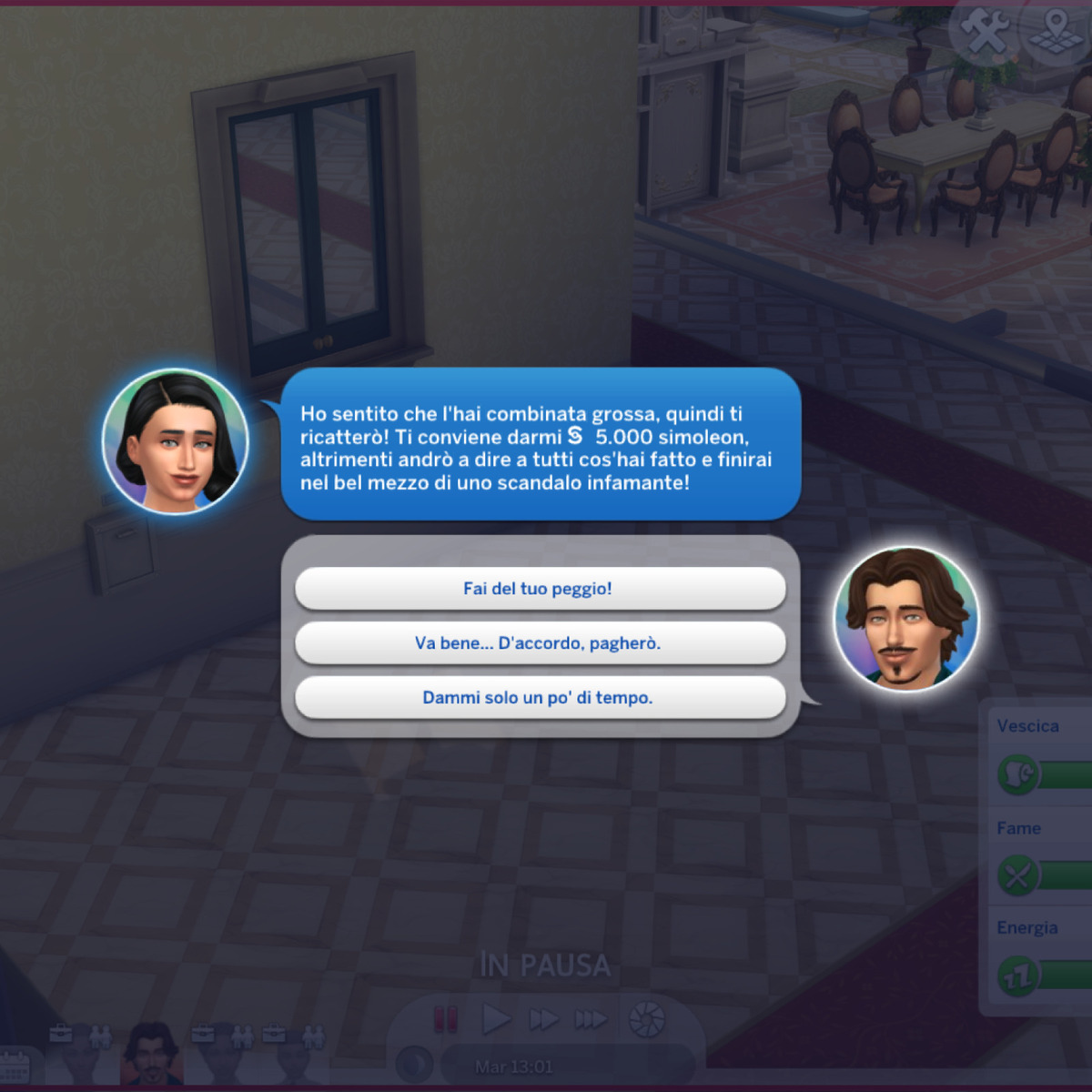Open Build Mode with the hammer-wrench icon

984,33
